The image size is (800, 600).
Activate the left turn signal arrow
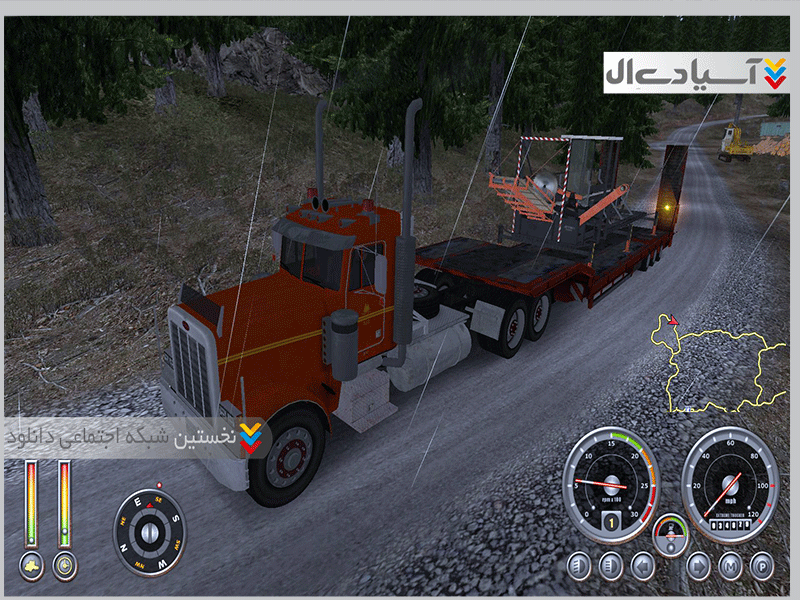point(640,567)
